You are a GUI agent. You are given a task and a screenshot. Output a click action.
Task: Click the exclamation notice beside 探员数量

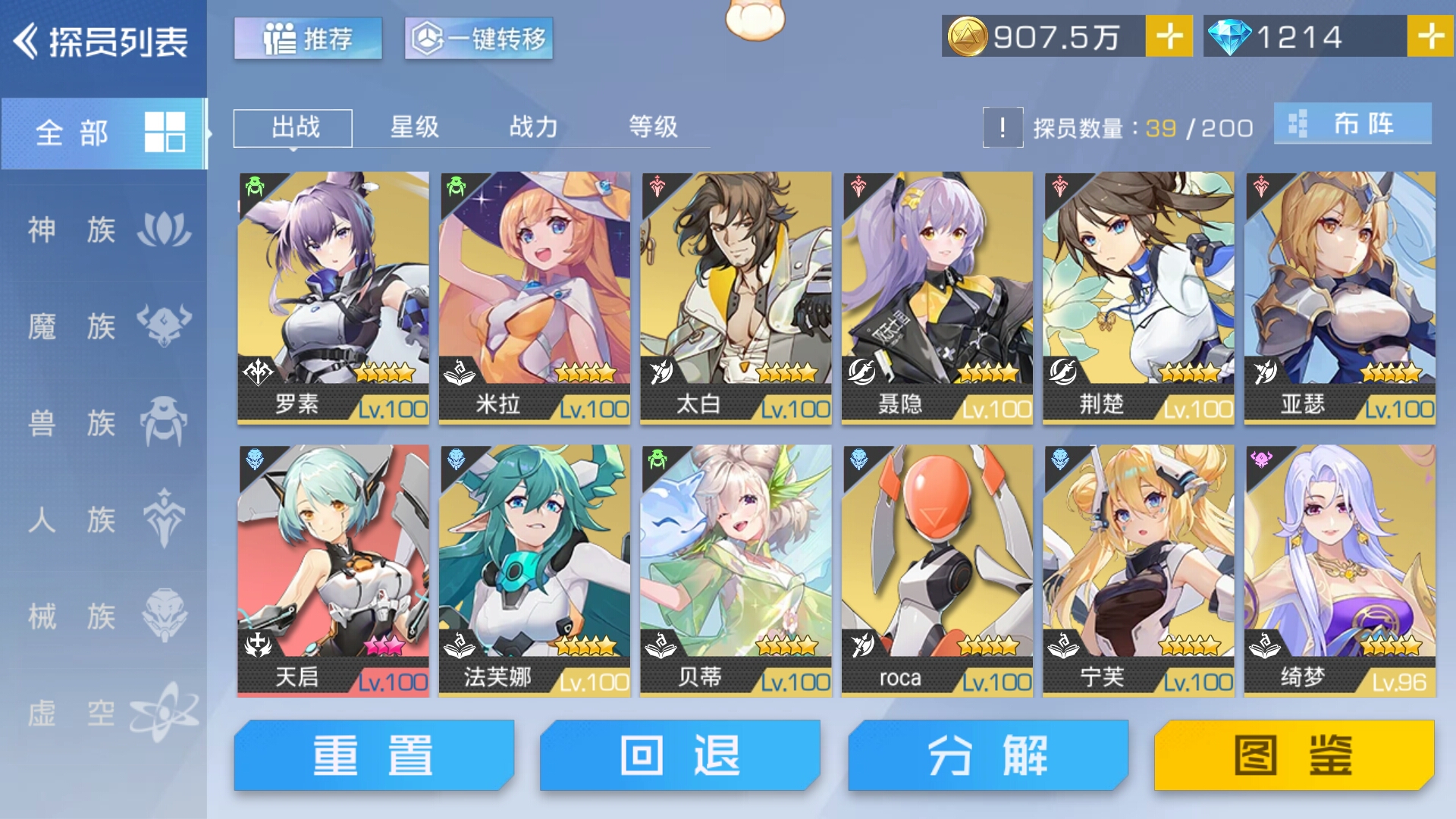point(1003,126)
